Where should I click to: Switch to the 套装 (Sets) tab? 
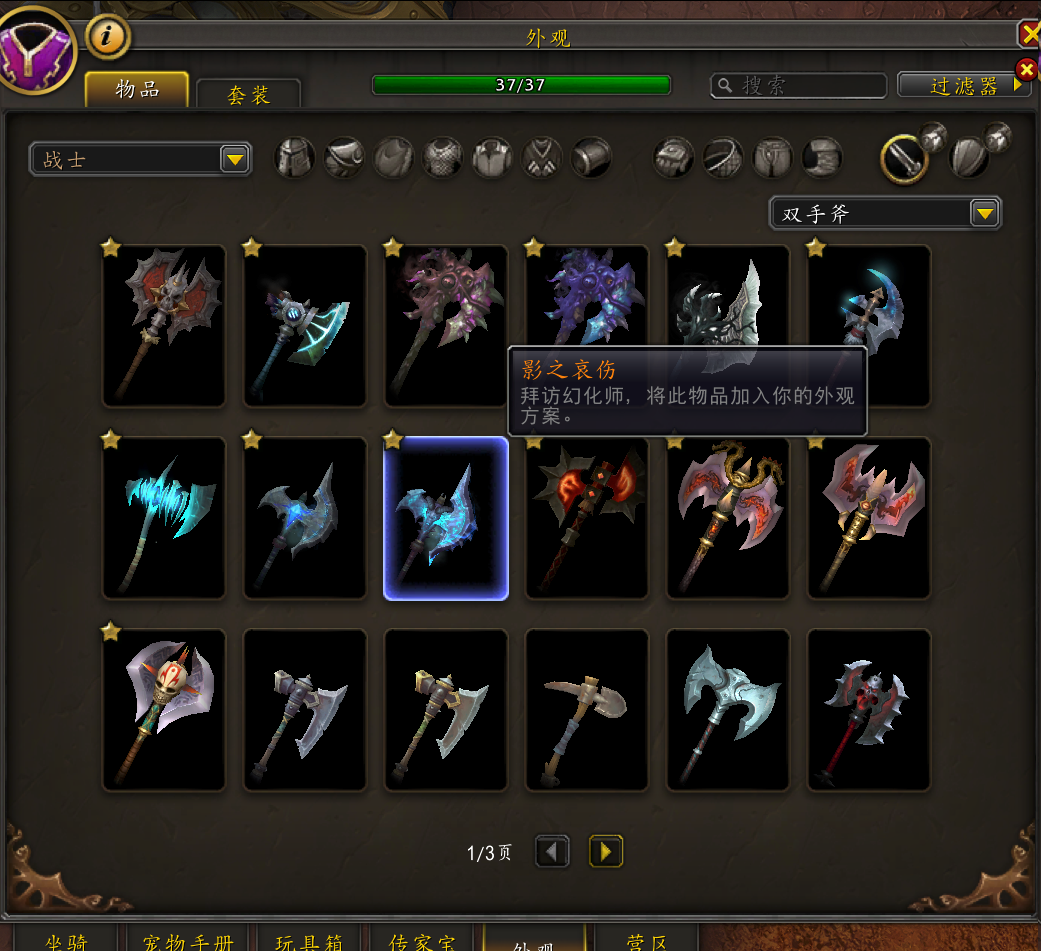(248, 94)
